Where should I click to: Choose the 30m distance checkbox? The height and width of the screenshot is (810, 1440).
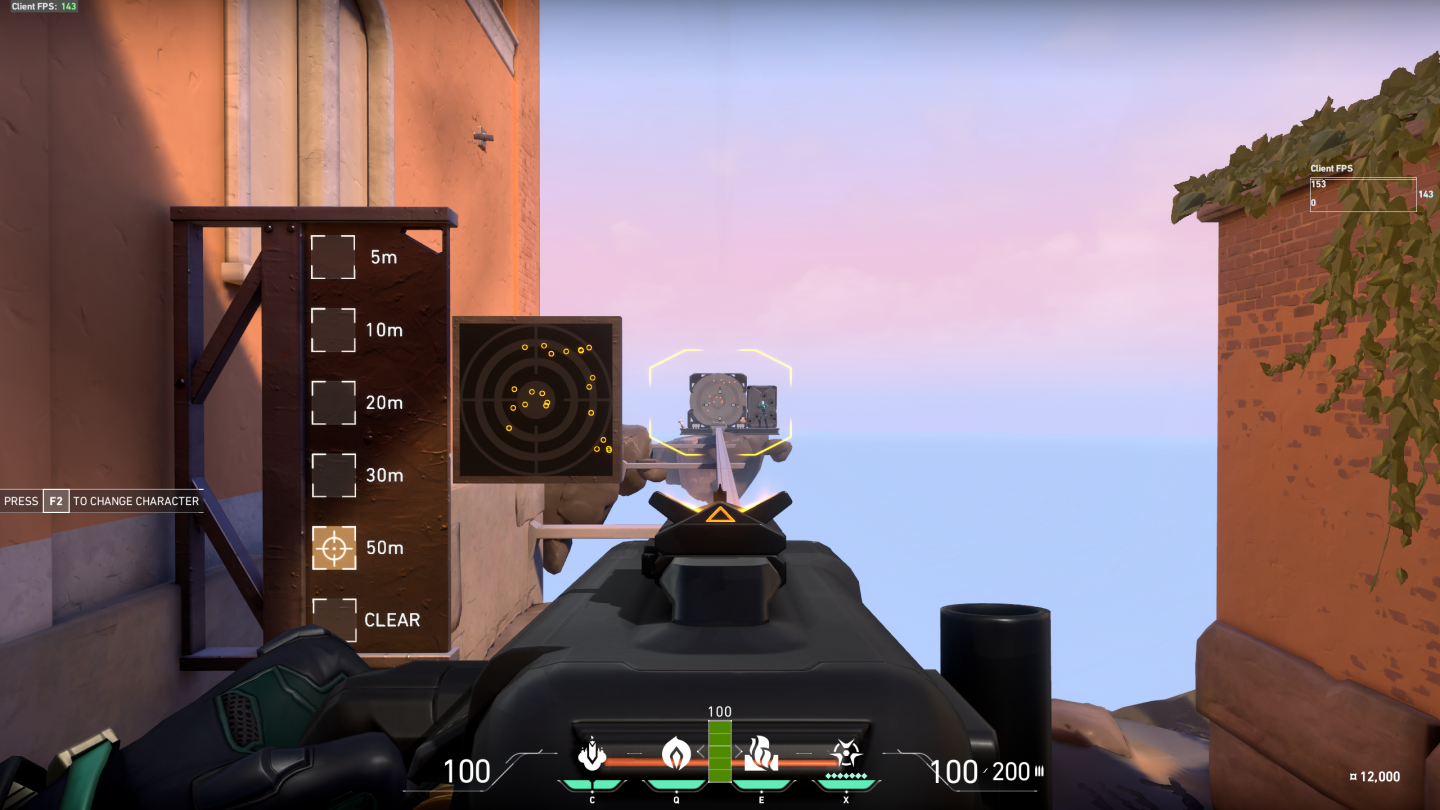click(334, 475)
